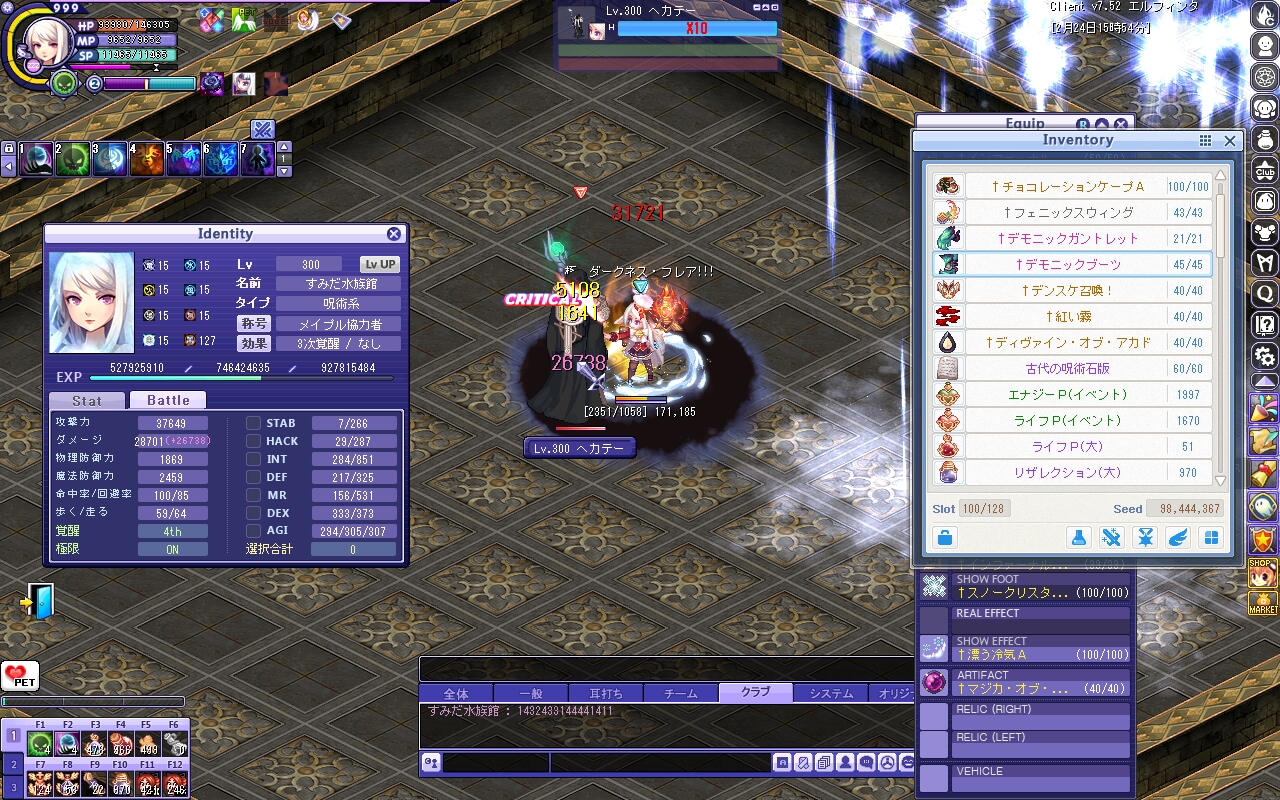Screen dimensions: 1280x800
Task: Choose the フェニックスウィング item
Action: point(1068,212)
